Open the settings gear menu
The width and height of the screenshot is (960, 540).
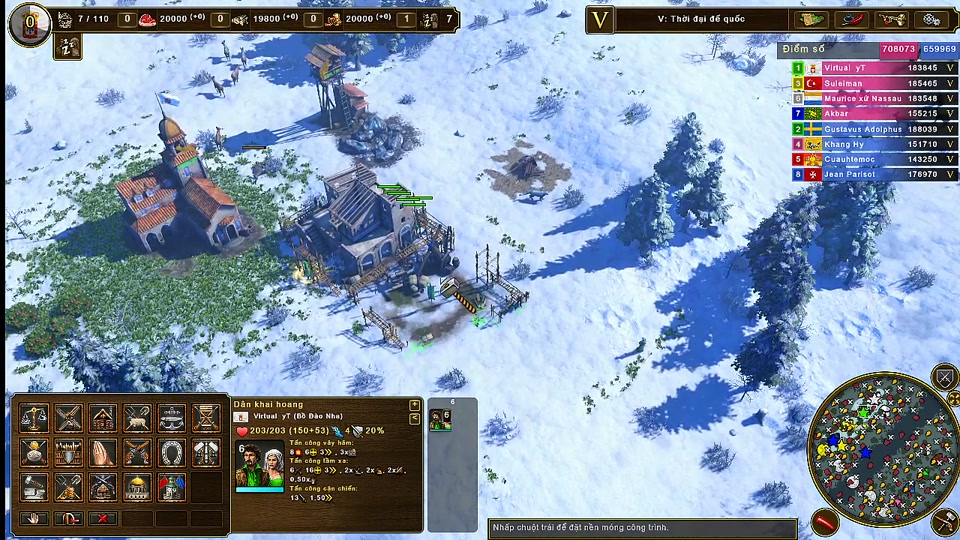pos(930,20)
